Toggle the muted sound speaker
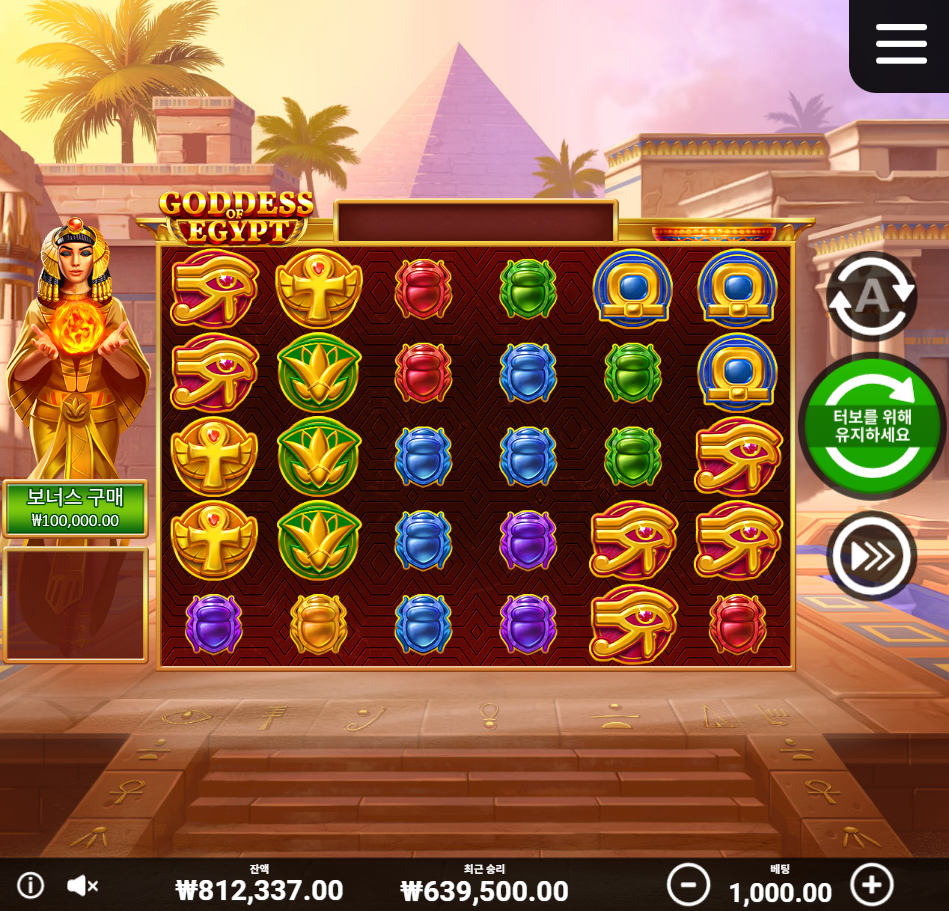The image size is (949, 911). [x=82, y=885]
